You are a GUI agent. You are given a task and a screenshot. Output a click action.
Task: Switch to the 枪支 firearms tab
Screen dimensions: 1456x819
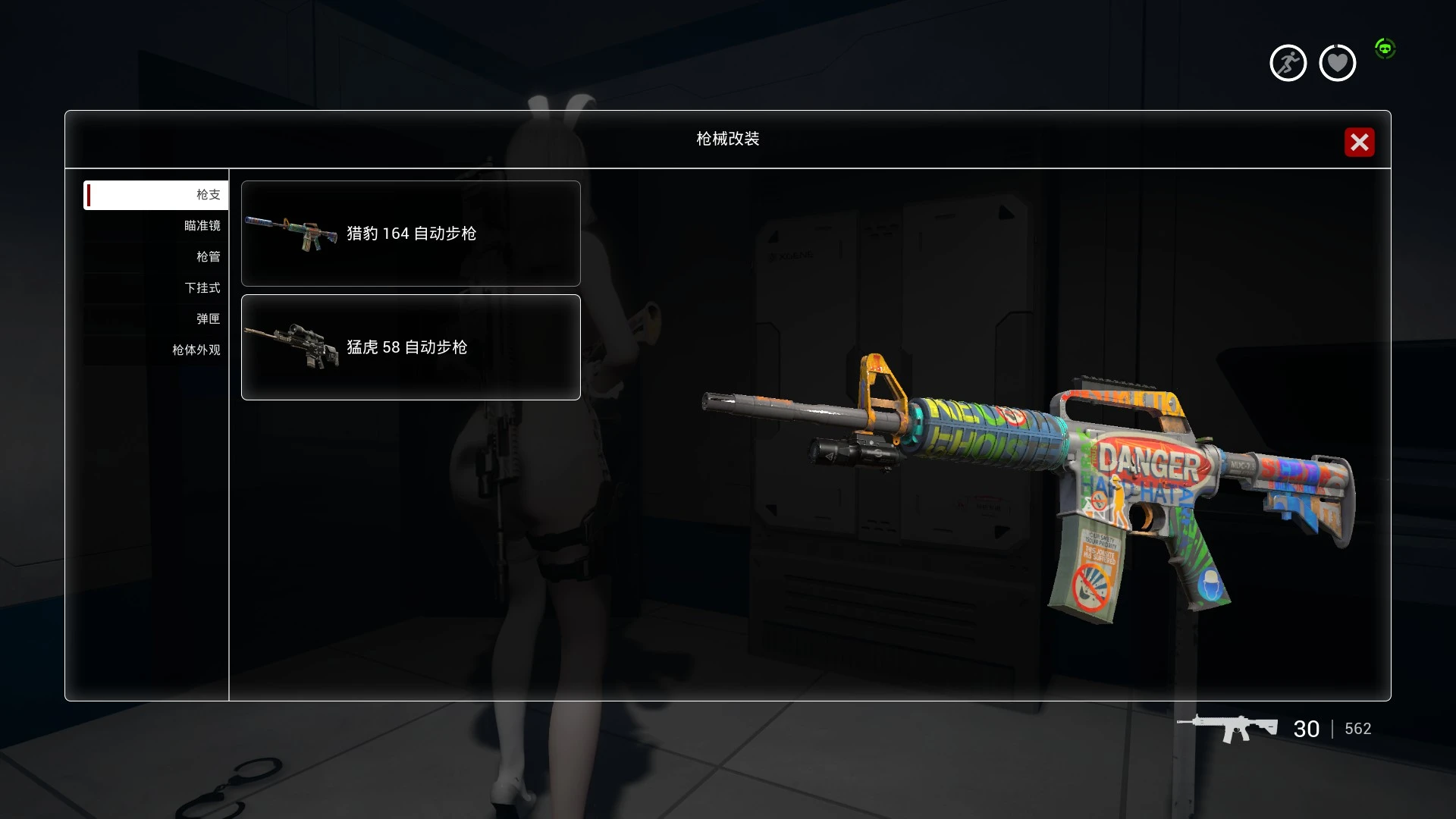(x=156, y=195)
